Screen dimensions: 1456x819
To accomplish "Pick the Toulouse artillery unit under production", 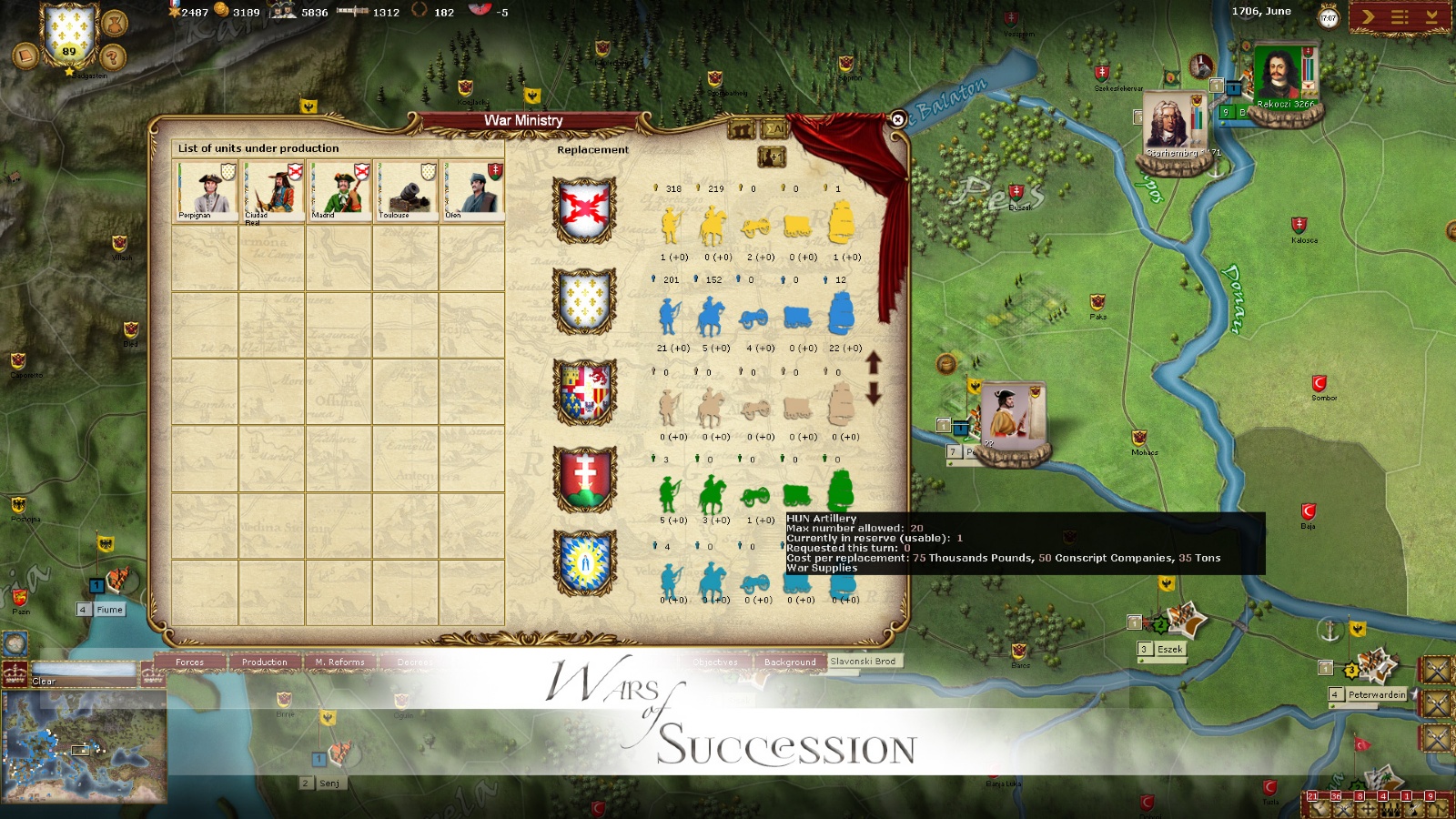I will 406,189.
